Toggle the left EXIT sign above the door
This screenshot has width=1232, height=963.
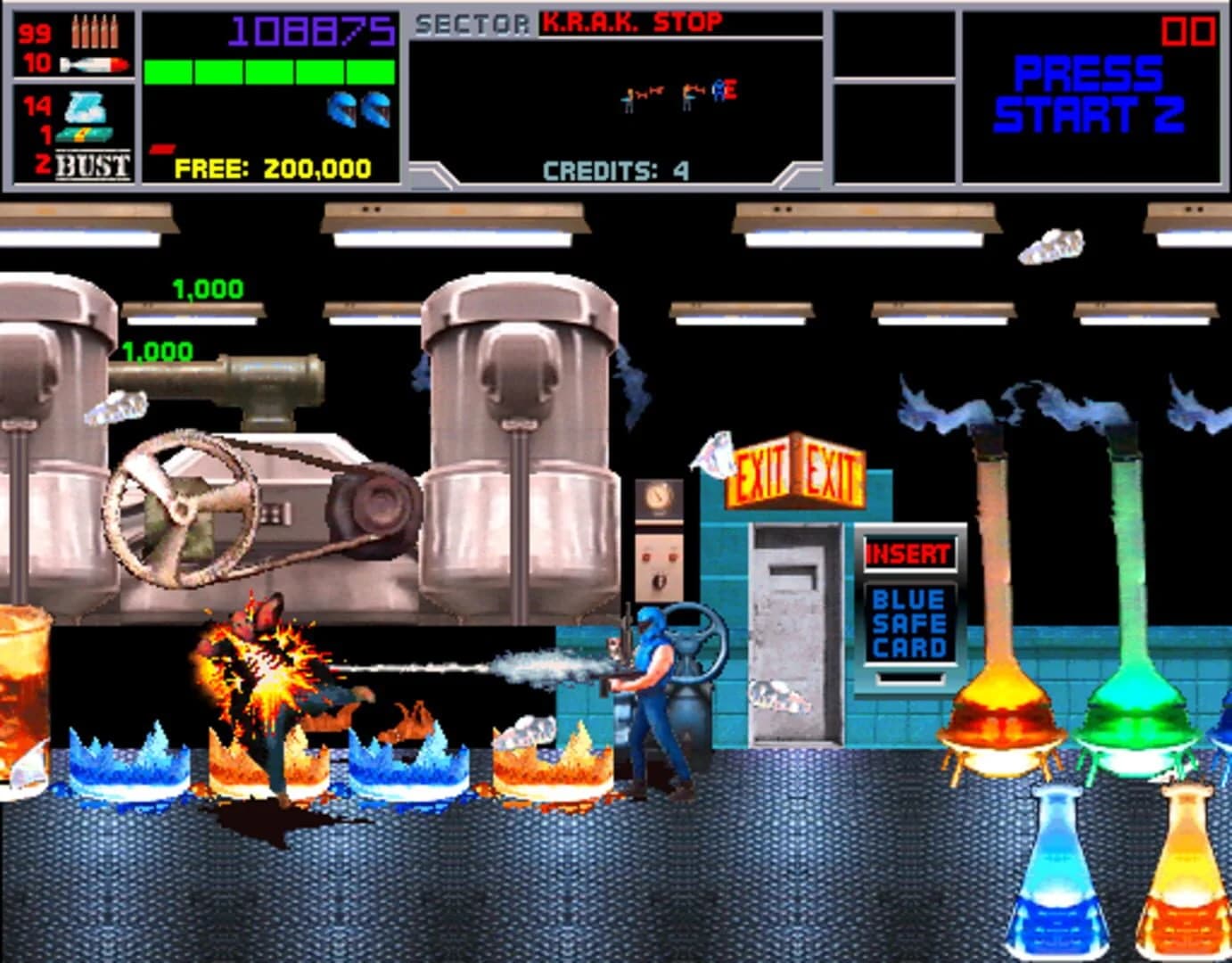pyautogui.click(x=760, y=471)
